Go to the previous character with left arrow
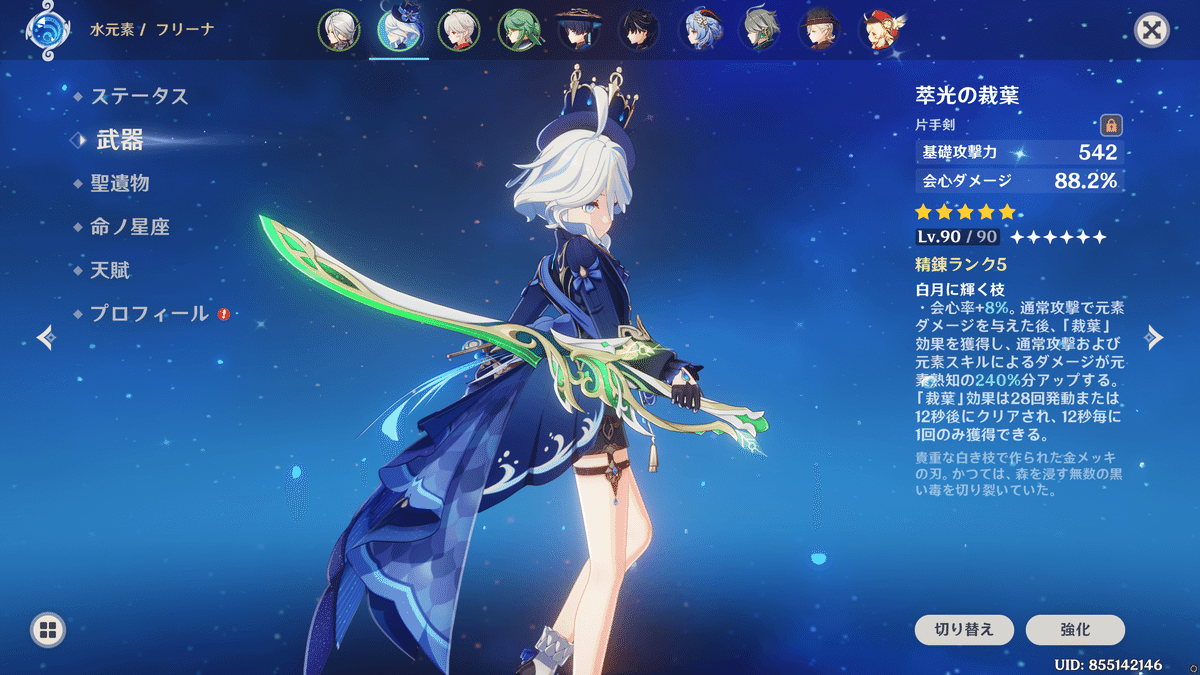This screenshot has width=1200, height=675. point(45,337)
